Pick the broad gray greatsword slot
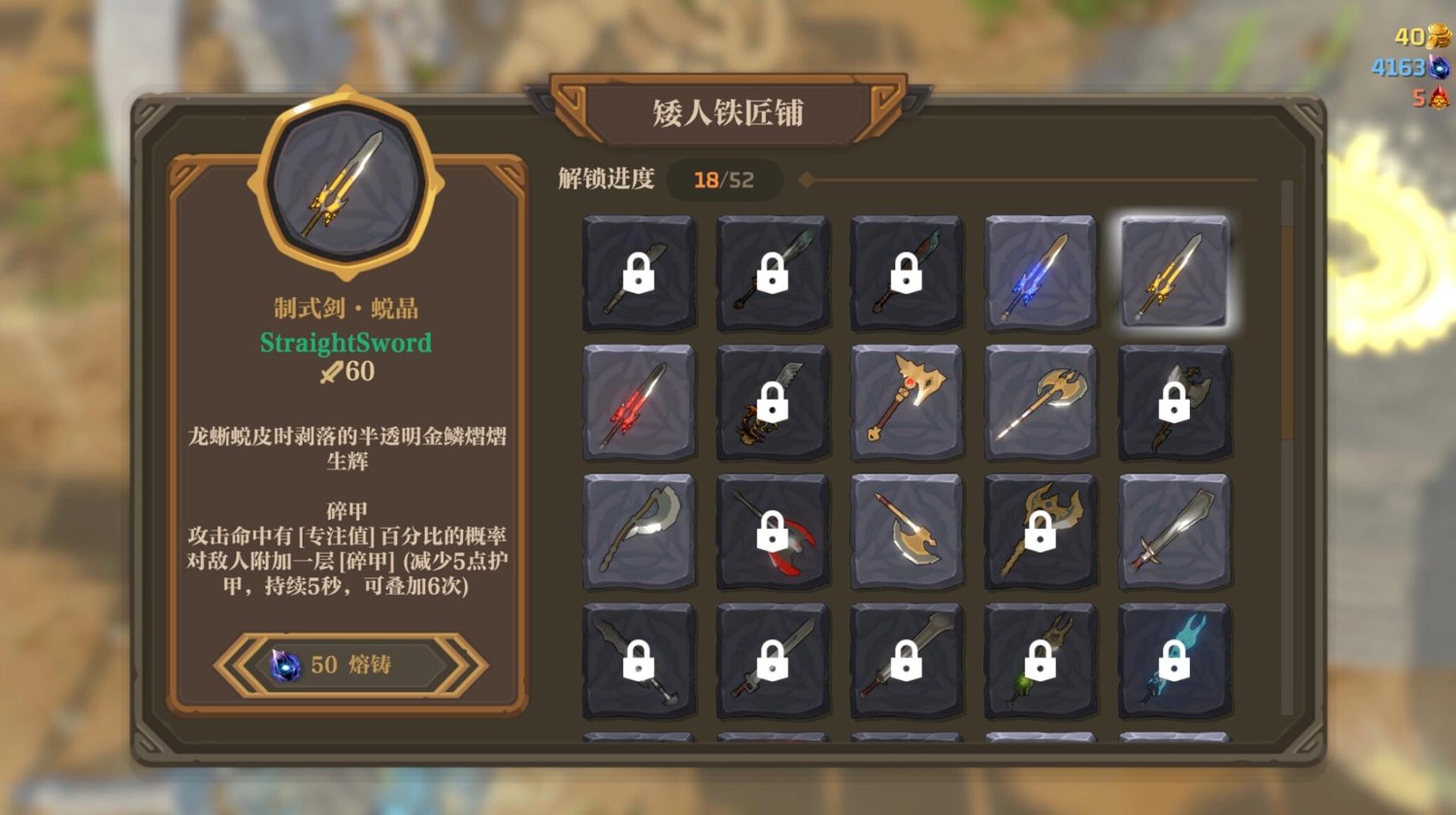The height and width of the screenshot is (815, 1456). (x=1174, y=532)
